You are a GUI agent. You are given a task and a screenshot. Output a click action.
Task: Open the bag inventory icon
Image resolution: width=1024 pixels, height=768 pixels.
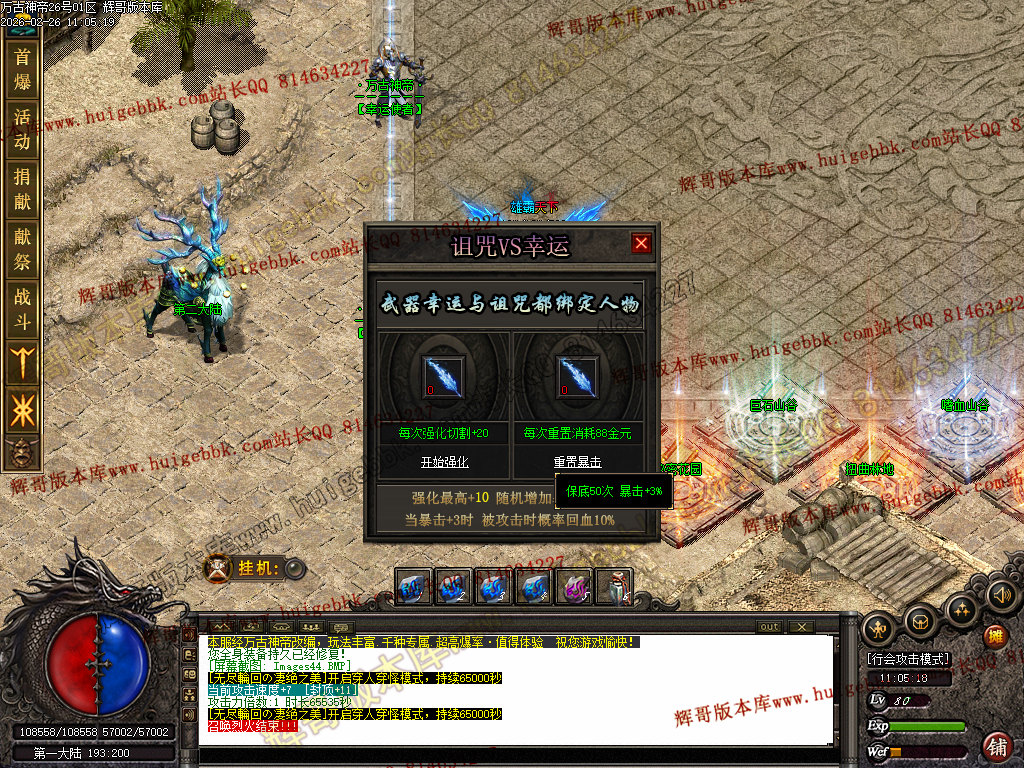pyautogui.click(x=920, y=621)
